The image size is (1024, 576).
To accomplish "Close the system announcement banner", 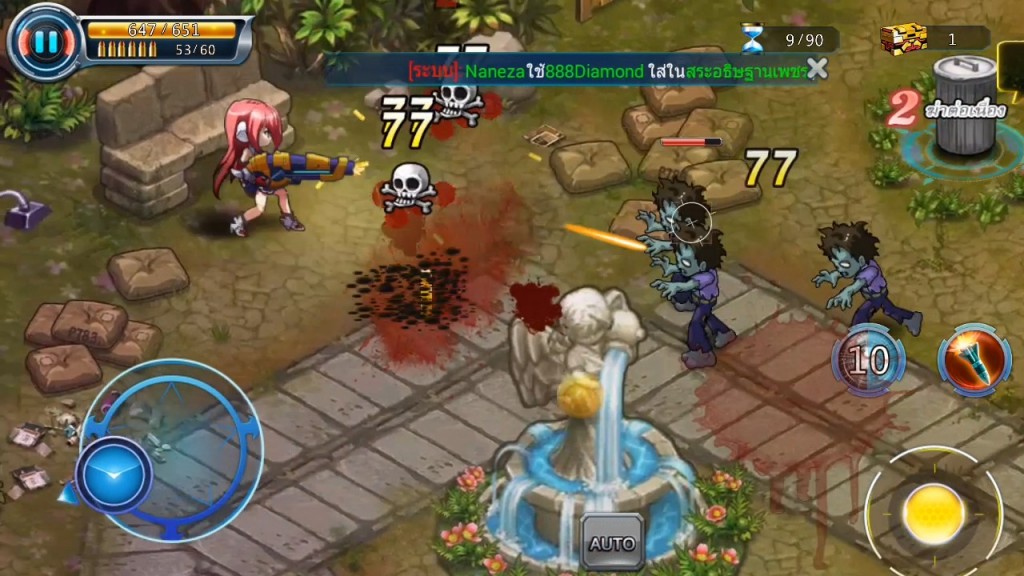I will [x=817, y=68].
